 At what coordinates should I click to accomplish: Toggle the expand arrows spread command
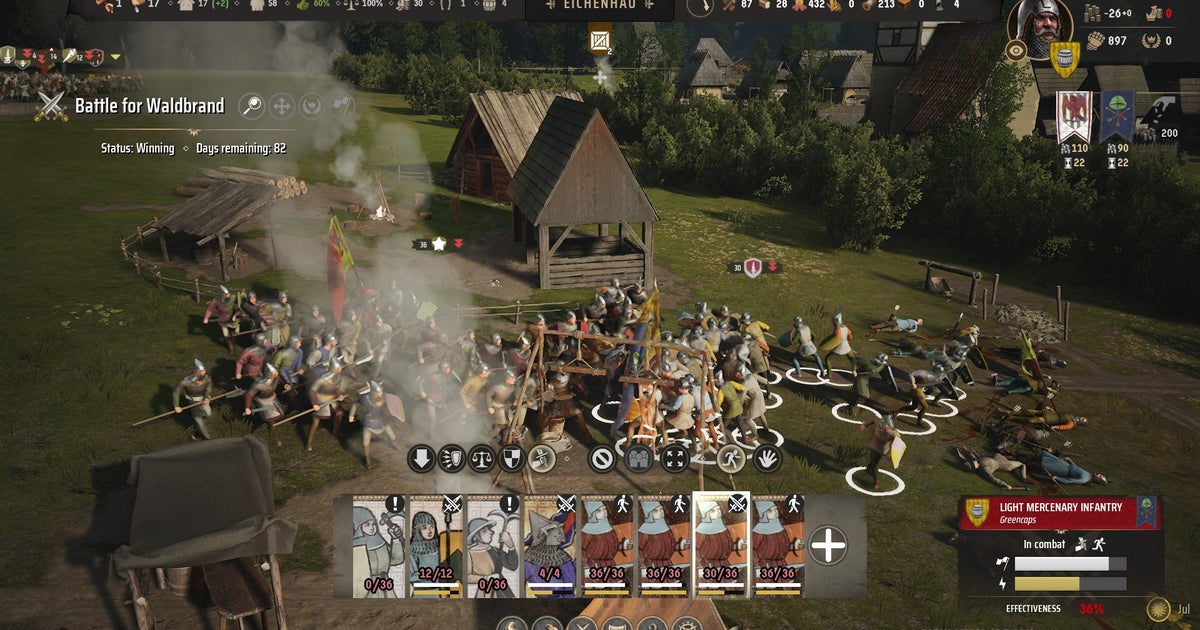click(x=676, y=459)
